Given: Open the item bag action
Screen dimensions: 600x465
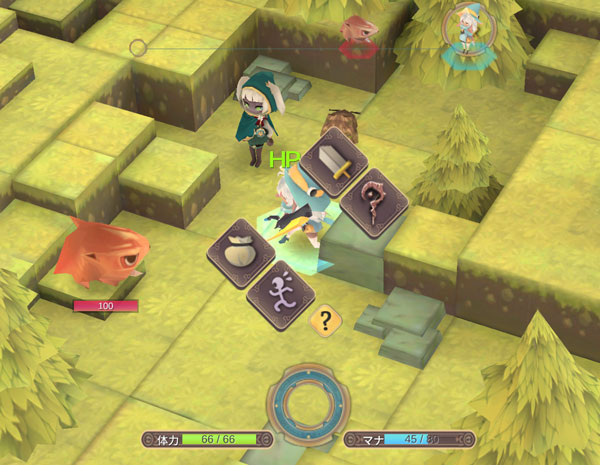Looking at the screenshot, I should 242,254.
